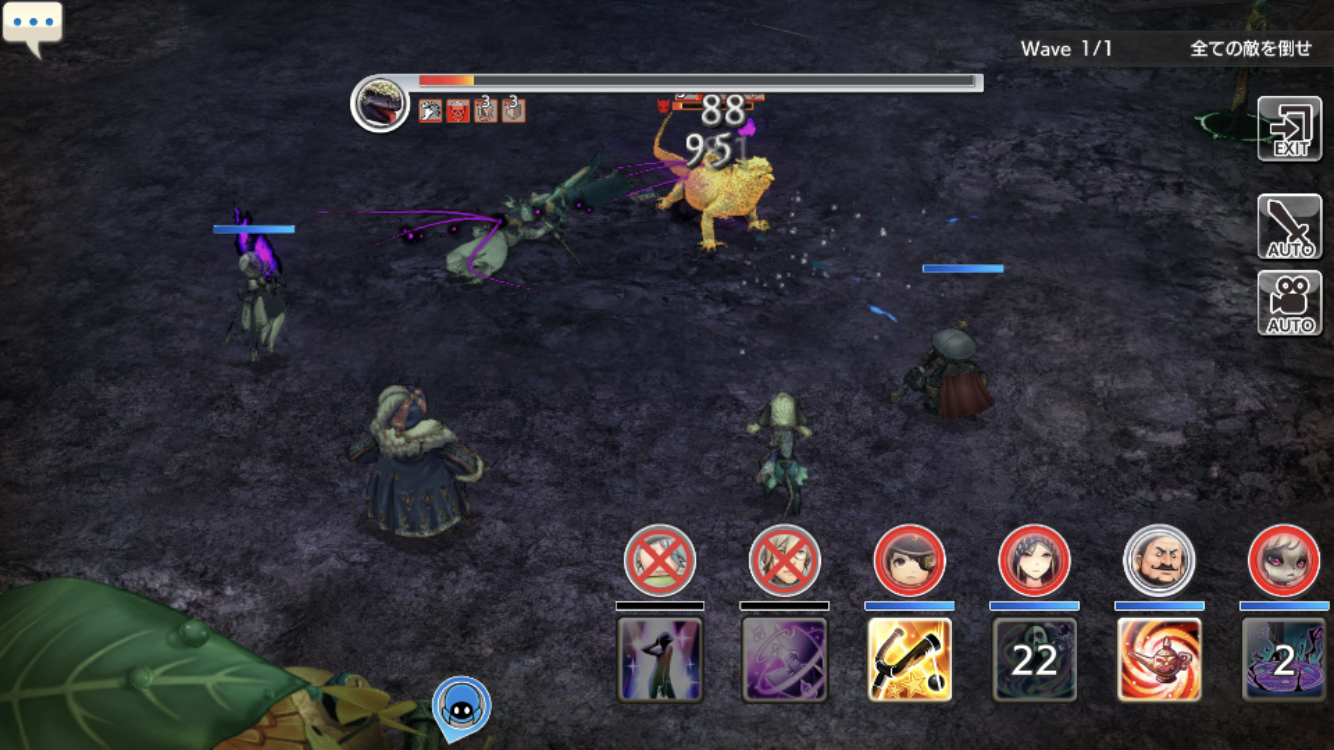Select the dancer spotlight skill icon
The width and height of the screenshot is (1334, 750).
pyautogui.click(x=660, y=659)
